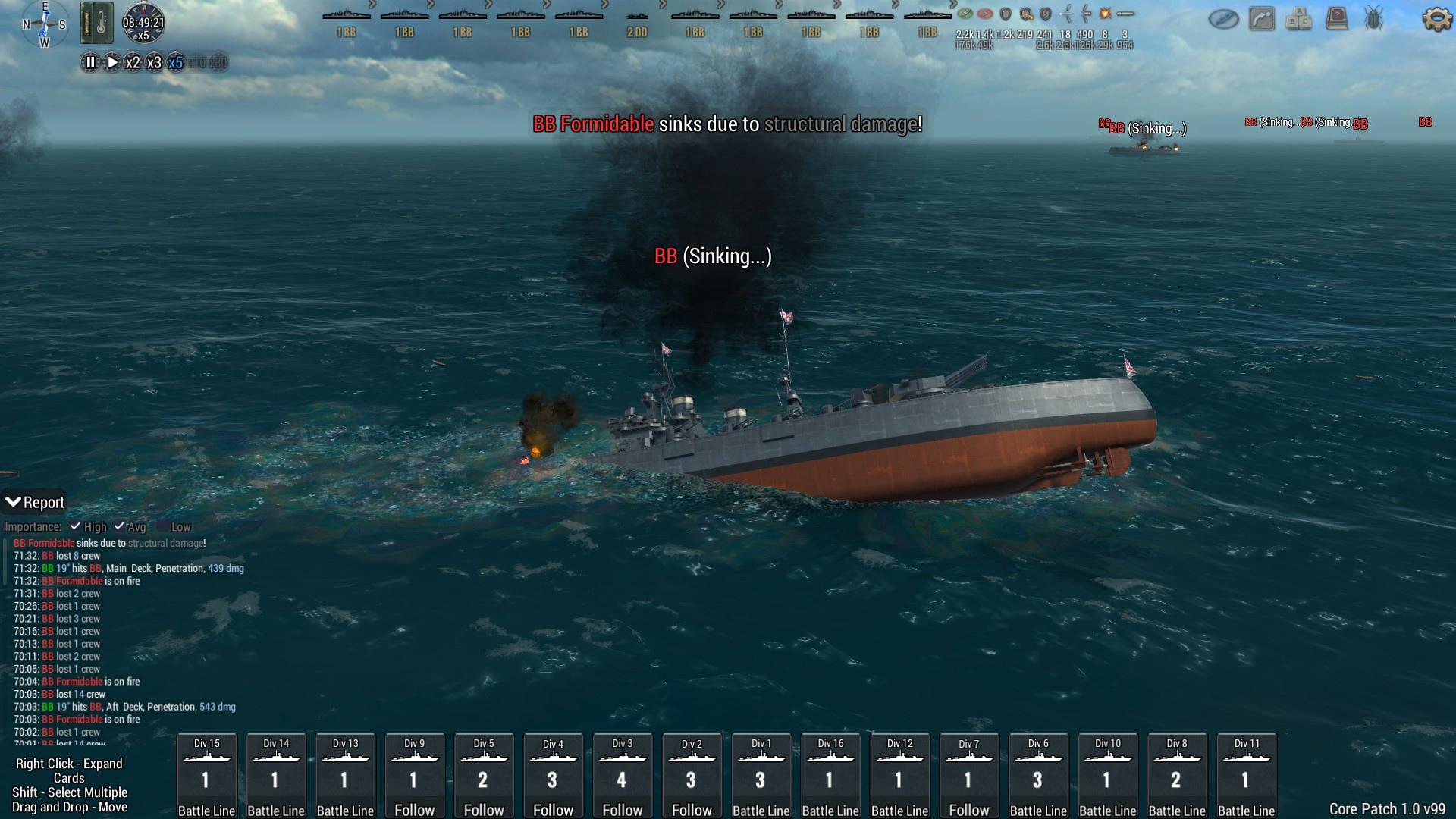1456x819 pixels.
Task: Toggle Avg importance report filter
Action: (119, 526)
